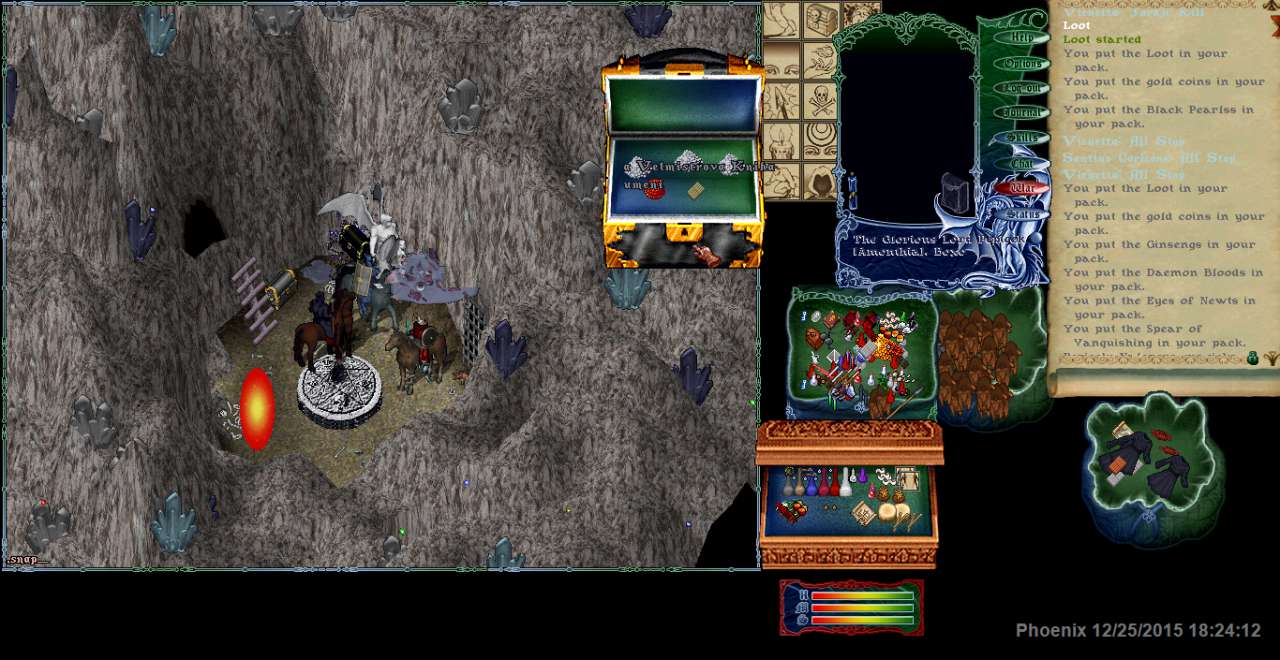Toggle the red War mode button

click(1022, 187)
